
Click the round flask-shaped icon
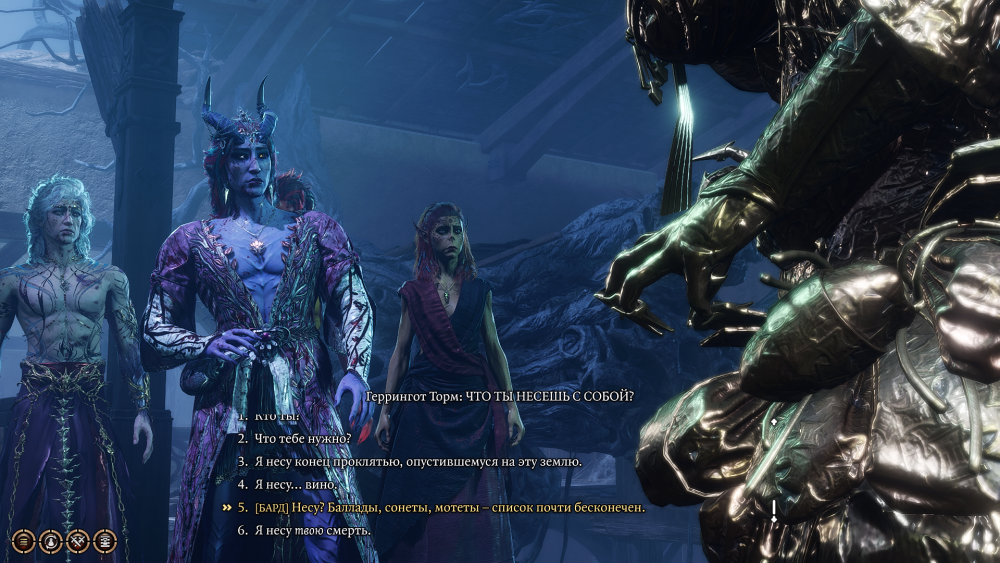[x=50, y=541]
